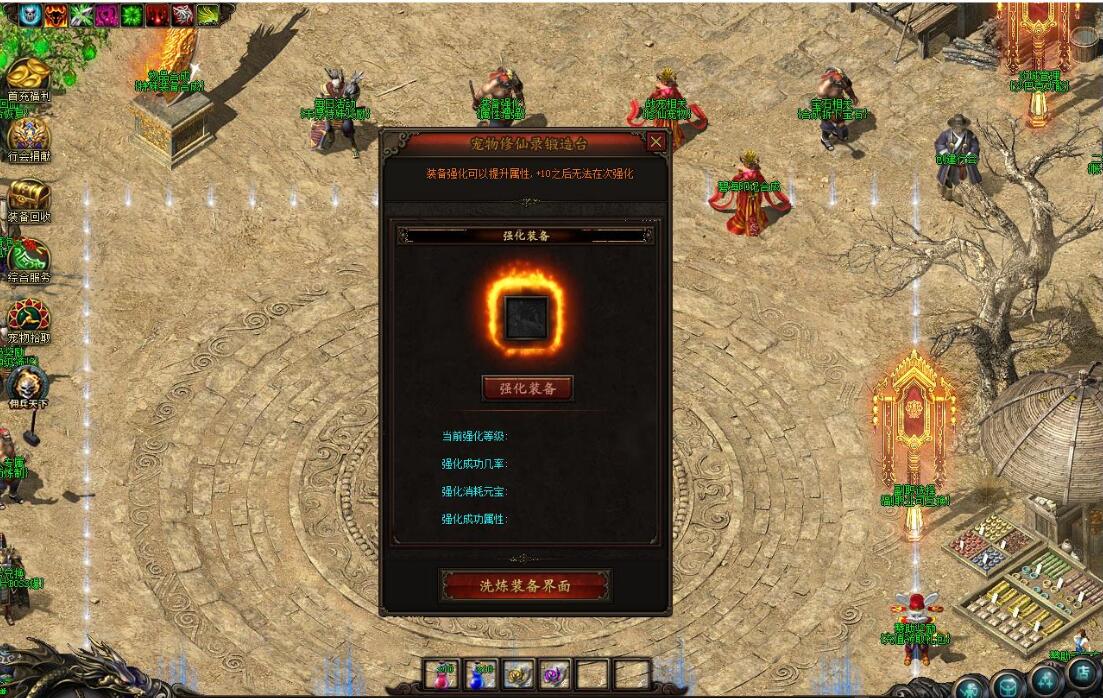Select the purple scroll hotbar slot

[x=555, y=675]
